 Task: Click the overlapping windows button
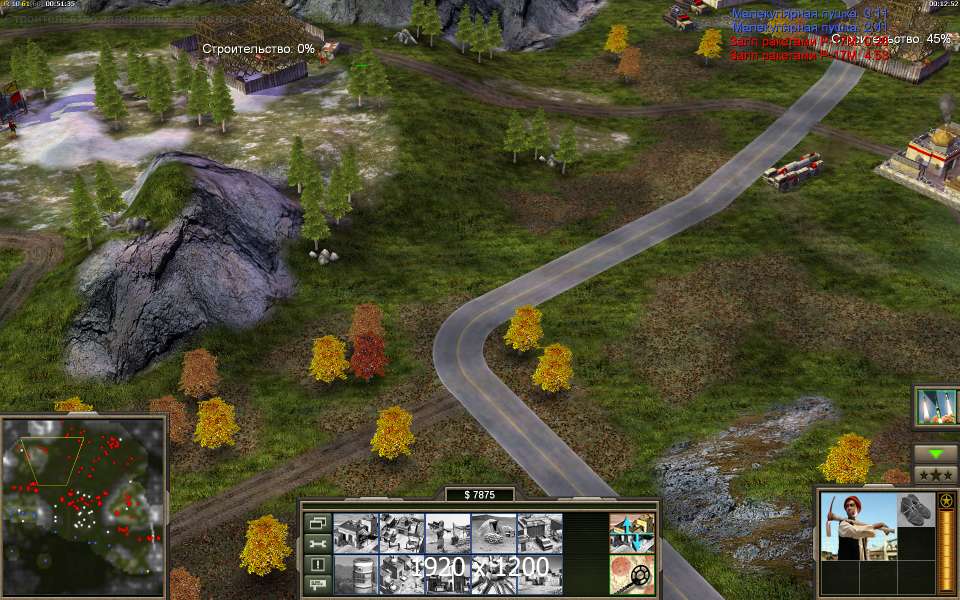click(317, 522)
